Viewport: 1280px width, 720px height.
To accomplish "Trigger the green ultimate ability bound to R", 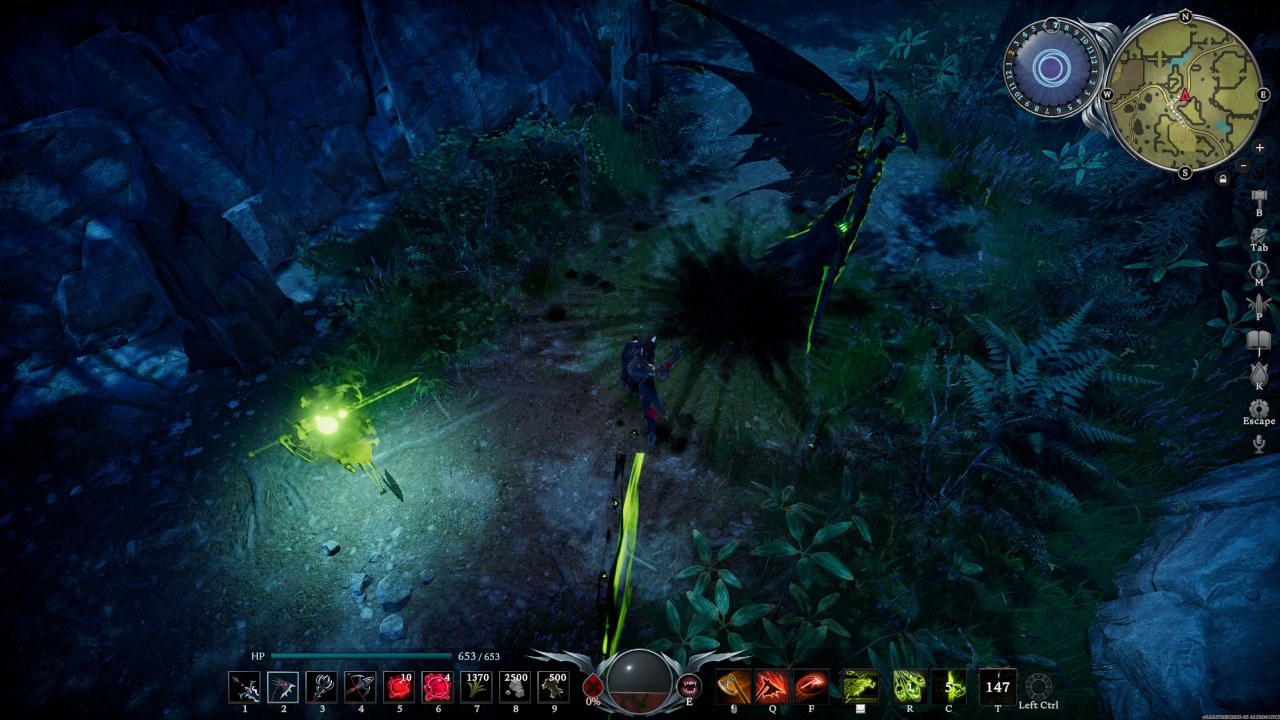I will click(909, 686).
